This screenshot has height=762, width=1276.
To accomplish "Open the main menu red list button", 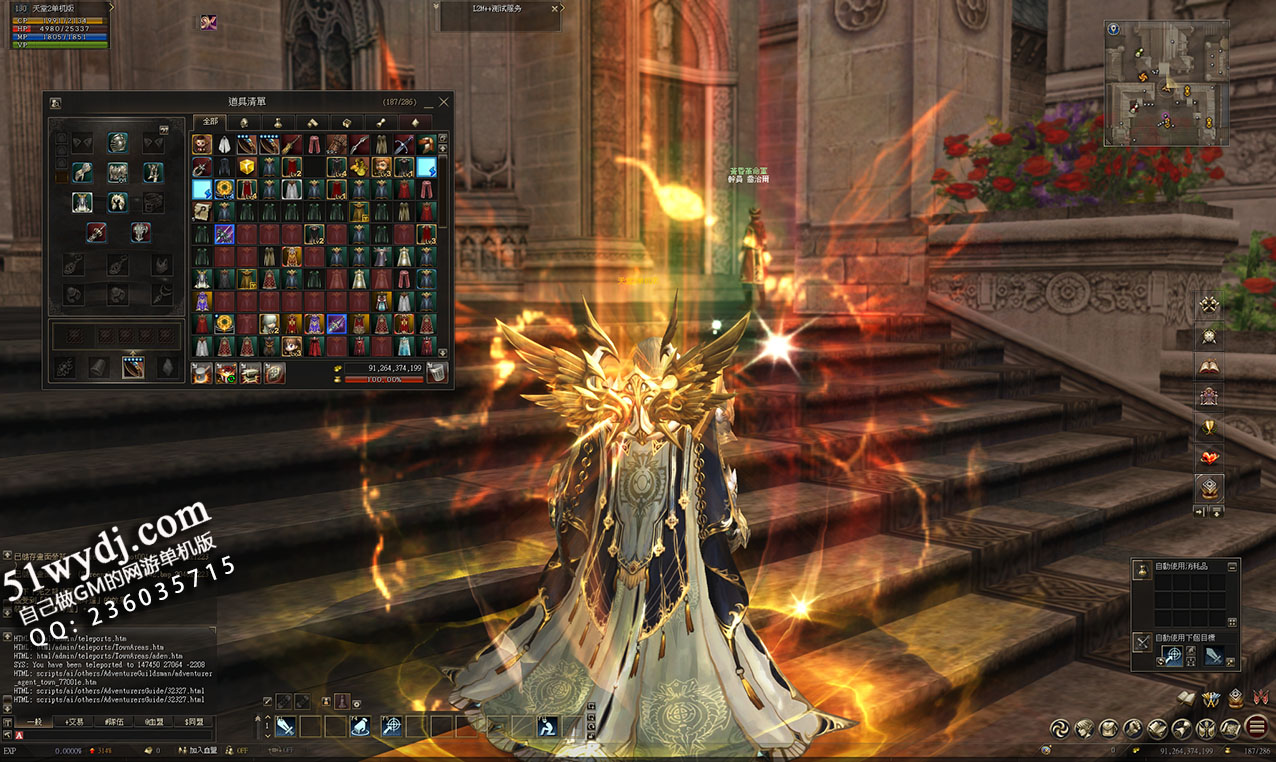I will 1257,727.
